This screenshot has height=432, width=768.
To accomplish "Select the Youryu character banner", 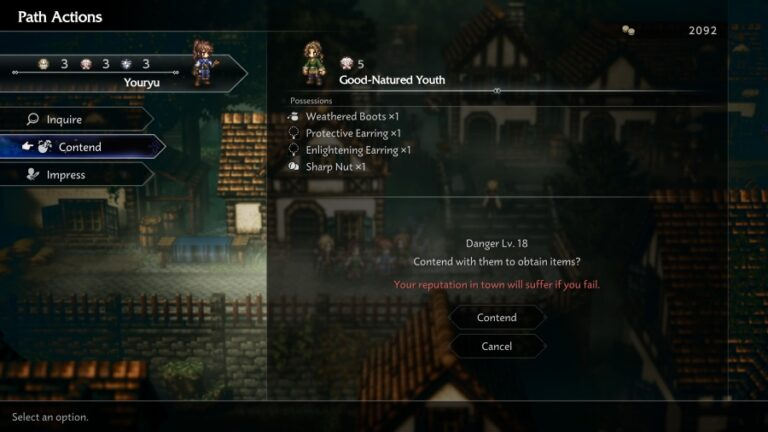I will coord(120,72).
